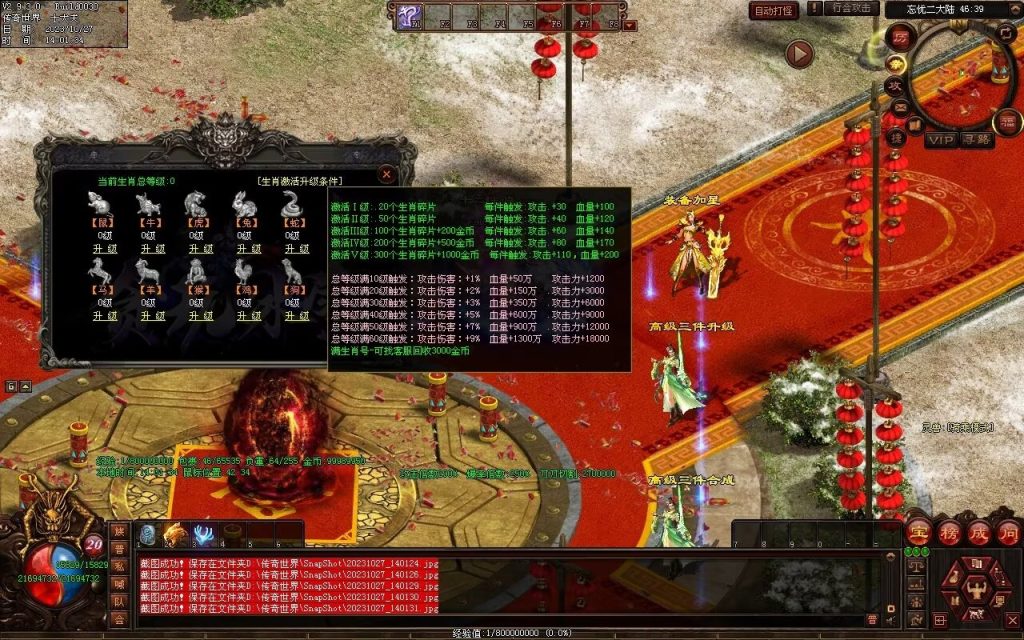The width and height of the screenshot is (1024, 640).
Task: Select the silver Rabbit zodiac figurine
Action: tap(245, 204)
